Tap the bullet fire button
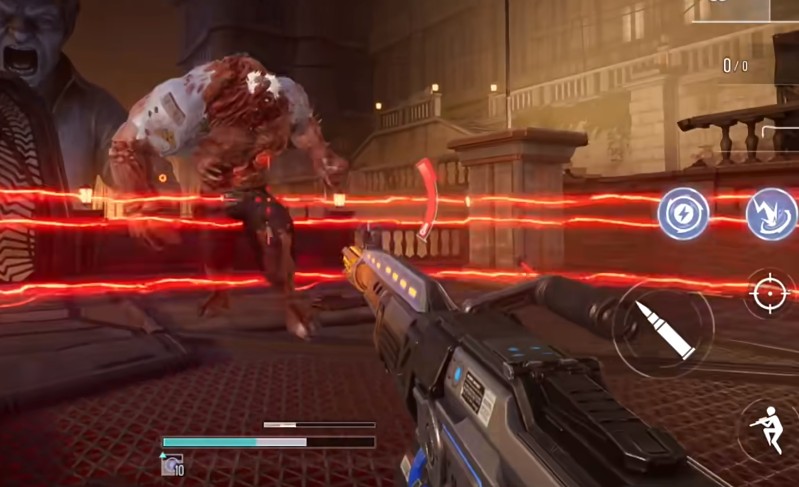This screenshot has height=487, width=799. (x=663, y=327)
